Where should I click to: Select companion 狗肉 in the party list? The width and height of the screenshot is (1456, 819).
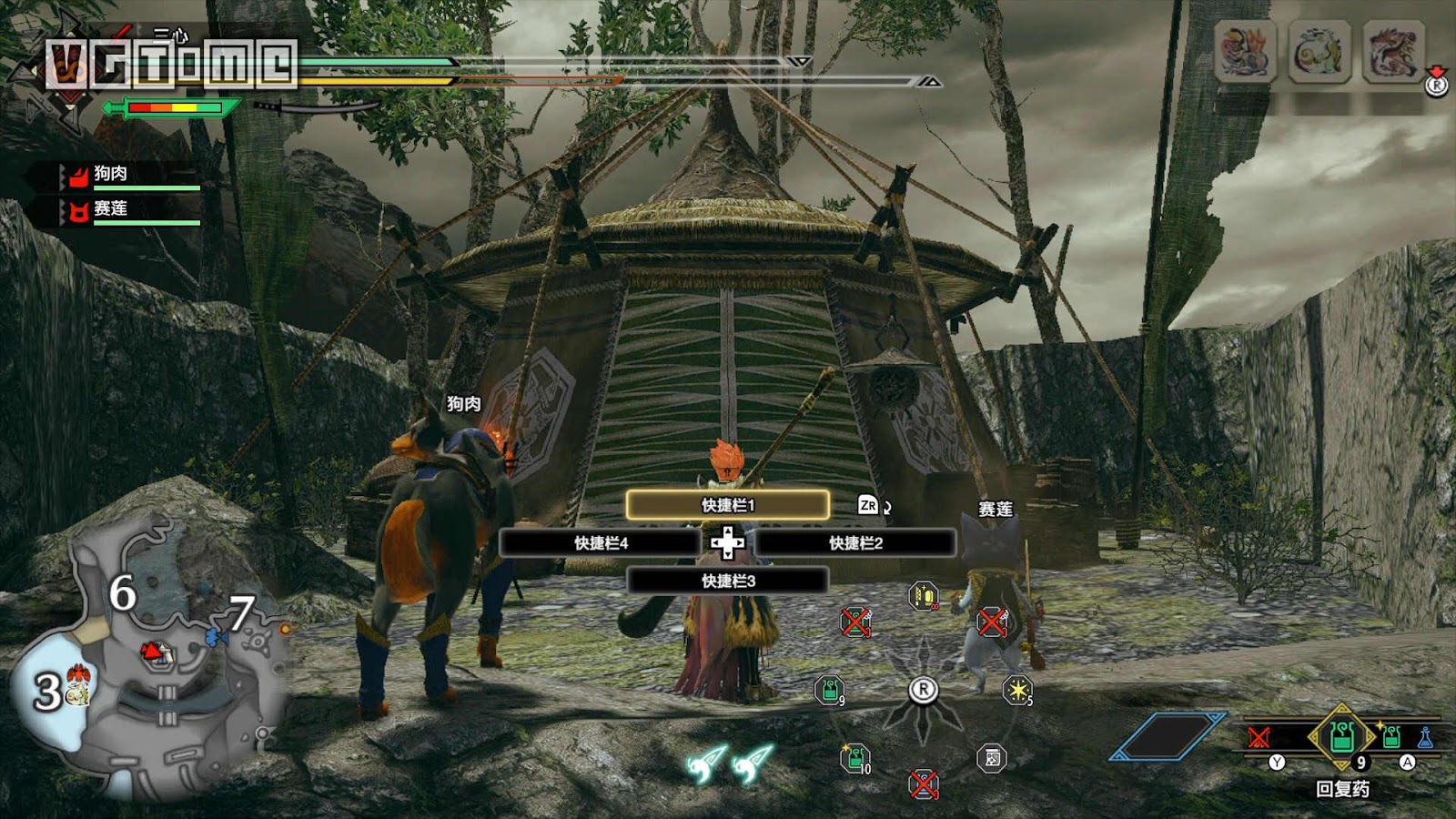111,174
